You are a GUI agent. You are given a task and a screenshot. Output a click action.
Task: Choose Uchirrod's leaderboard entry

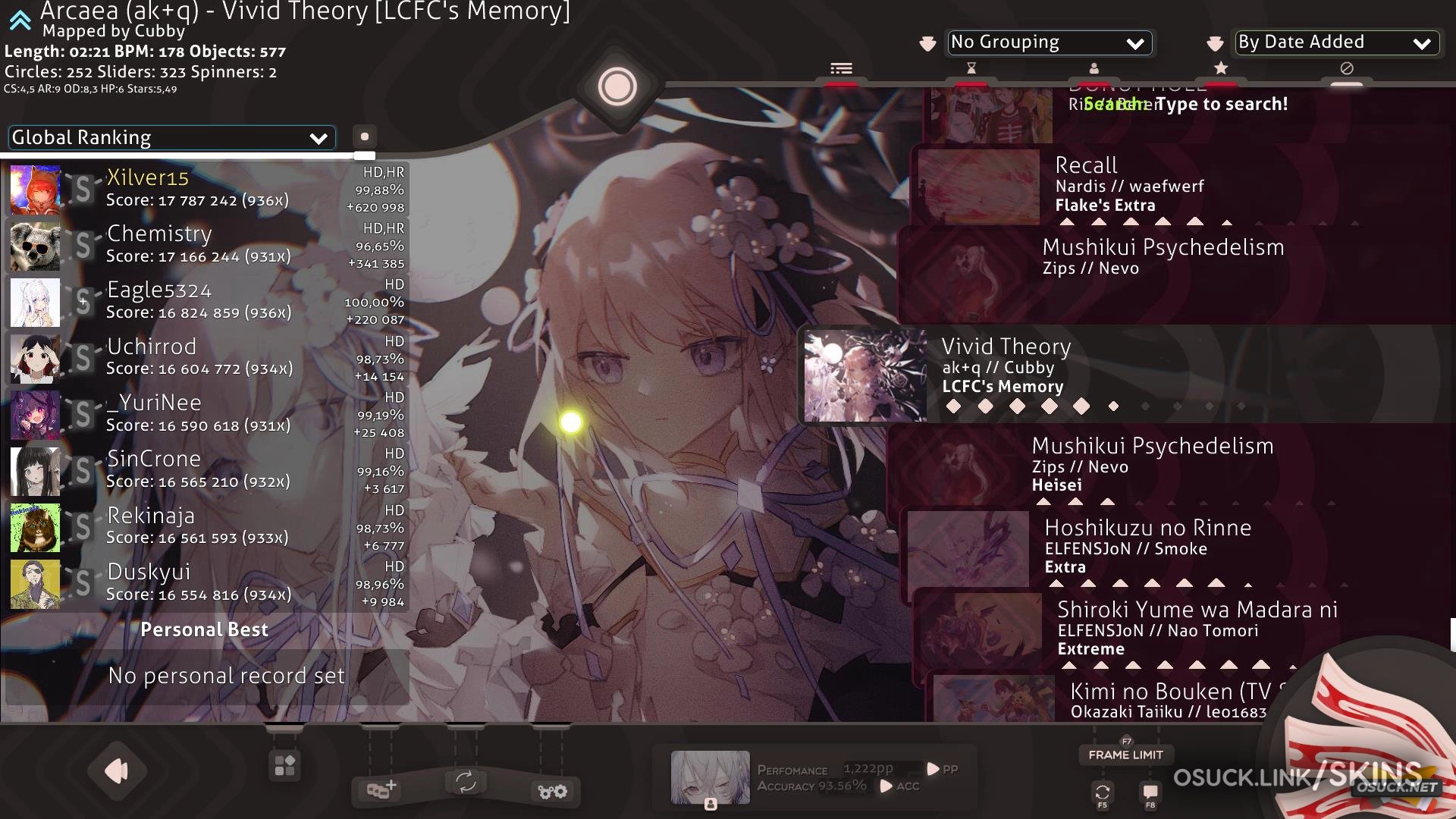[206, 358]
